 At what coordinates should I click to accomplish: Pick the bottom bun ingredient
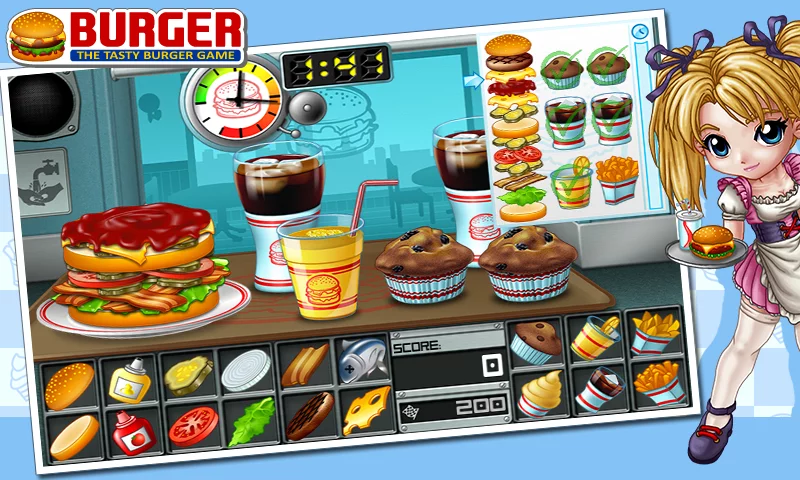coord(73,436)
